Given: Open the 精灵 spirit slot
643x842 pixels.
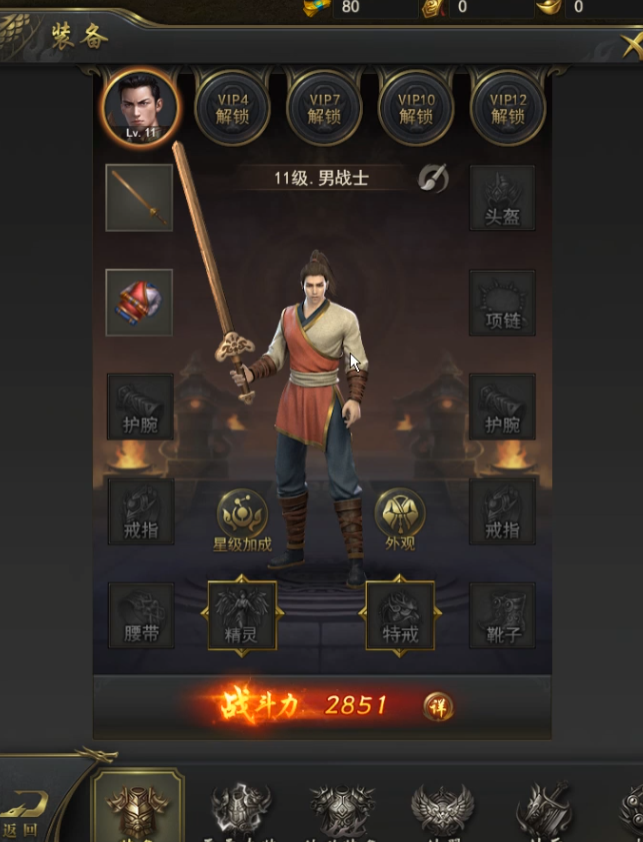Looking at the screenshot, I should pos(242,615).
